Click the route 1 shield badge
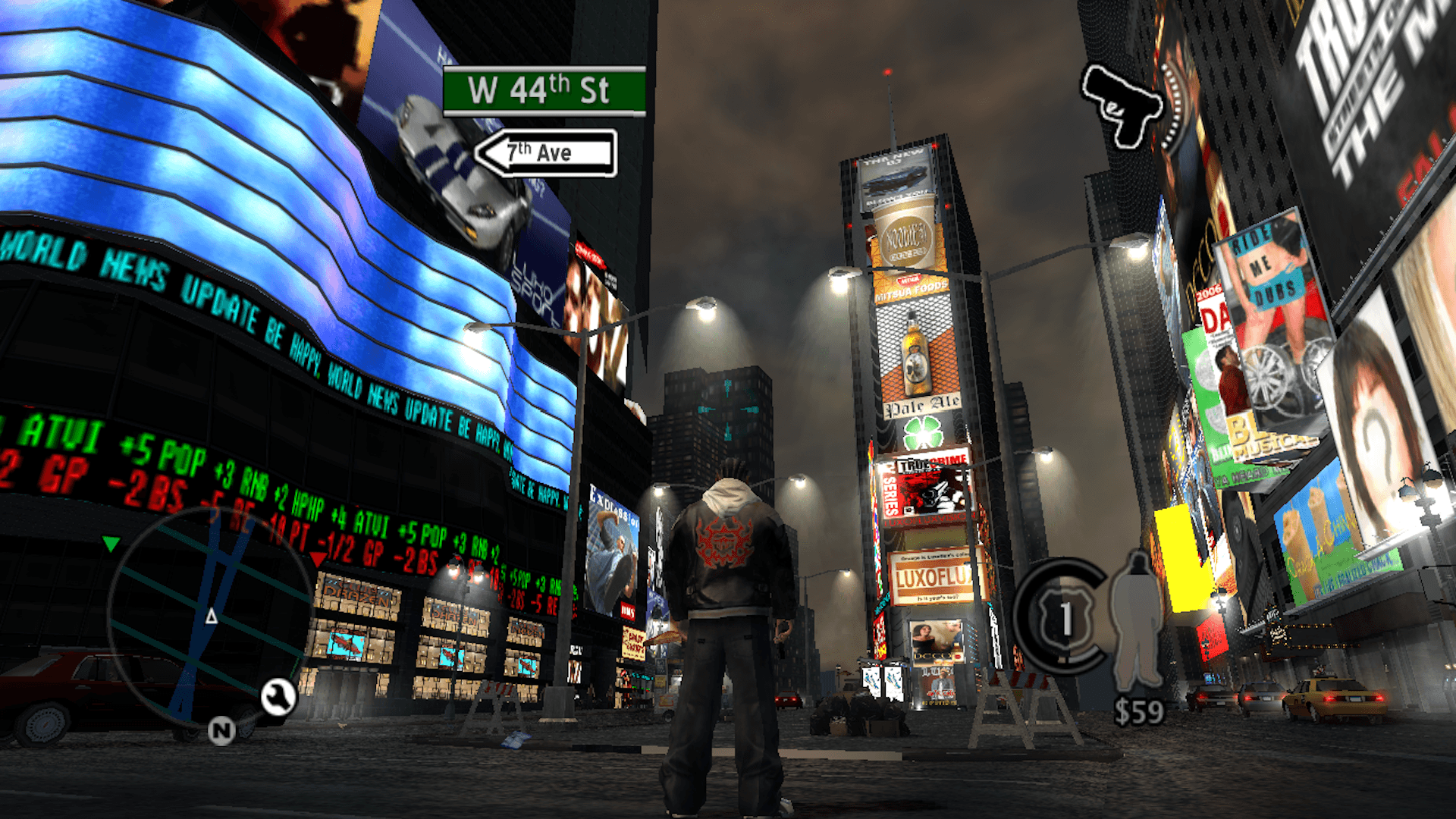1456x819 pixels. pyautogui.click(x=1065, y=619)
